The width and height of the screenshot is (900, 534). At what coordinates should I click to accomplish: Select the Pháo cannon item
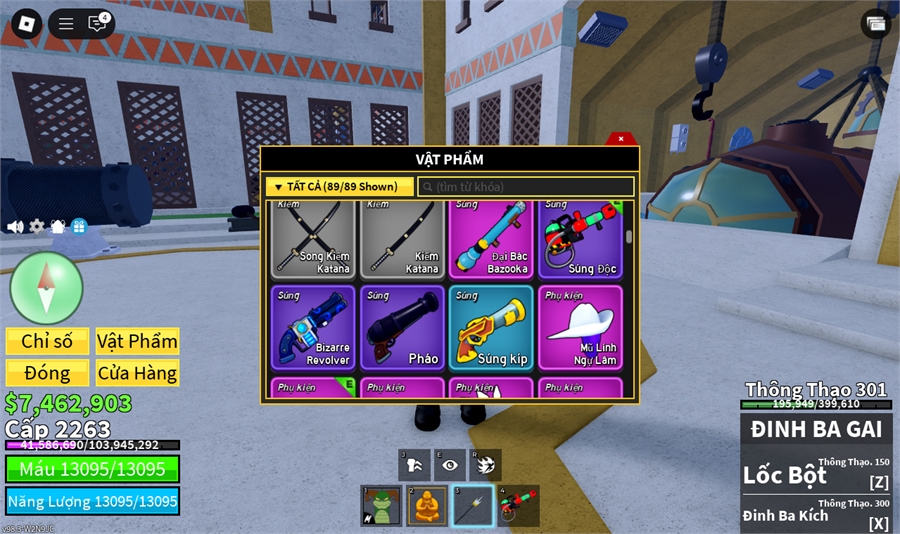pos(402,327)
